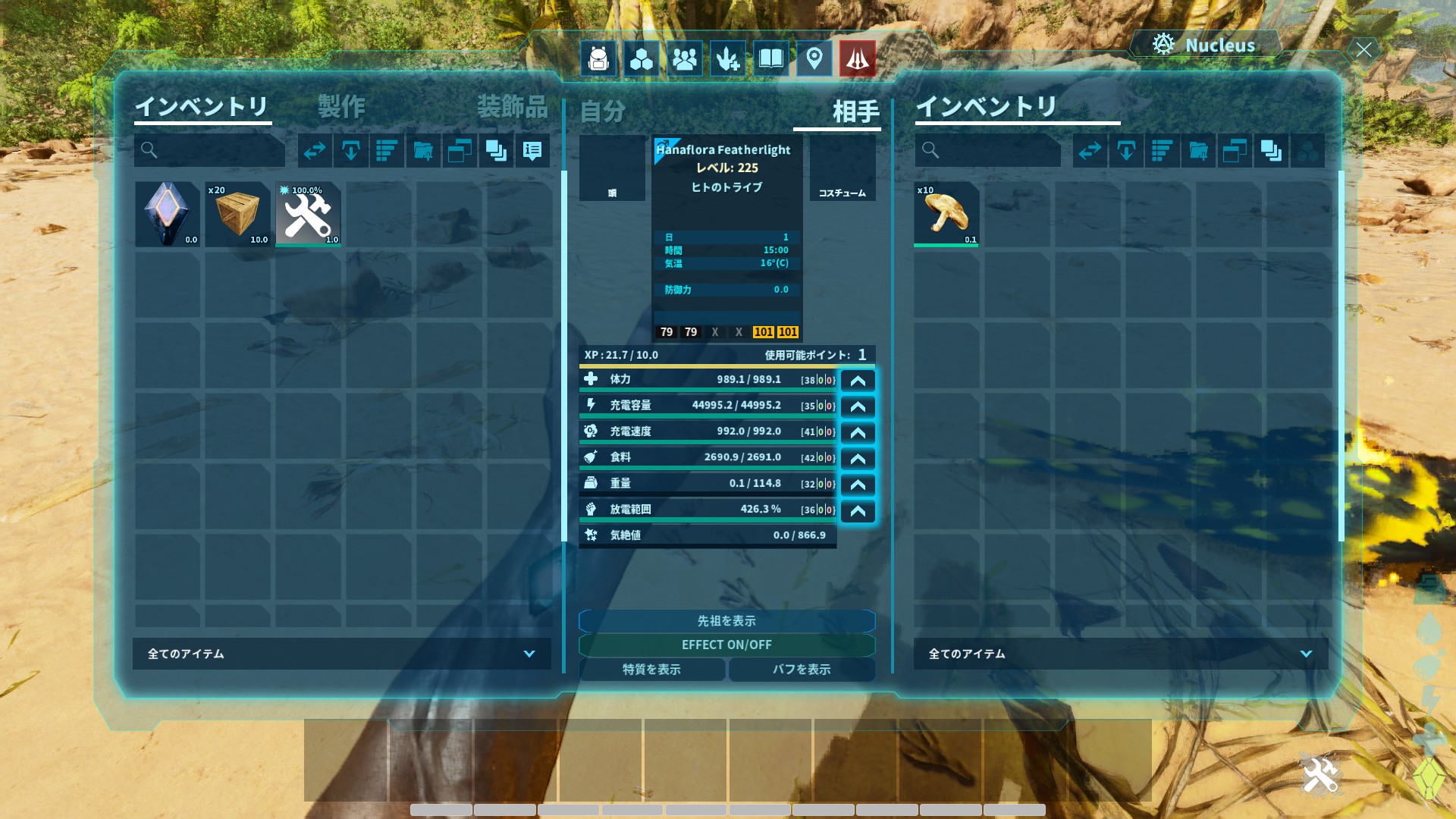The image size is (1456, 819).
Task: Open the book journal icon
Action: tap(770, 58)
